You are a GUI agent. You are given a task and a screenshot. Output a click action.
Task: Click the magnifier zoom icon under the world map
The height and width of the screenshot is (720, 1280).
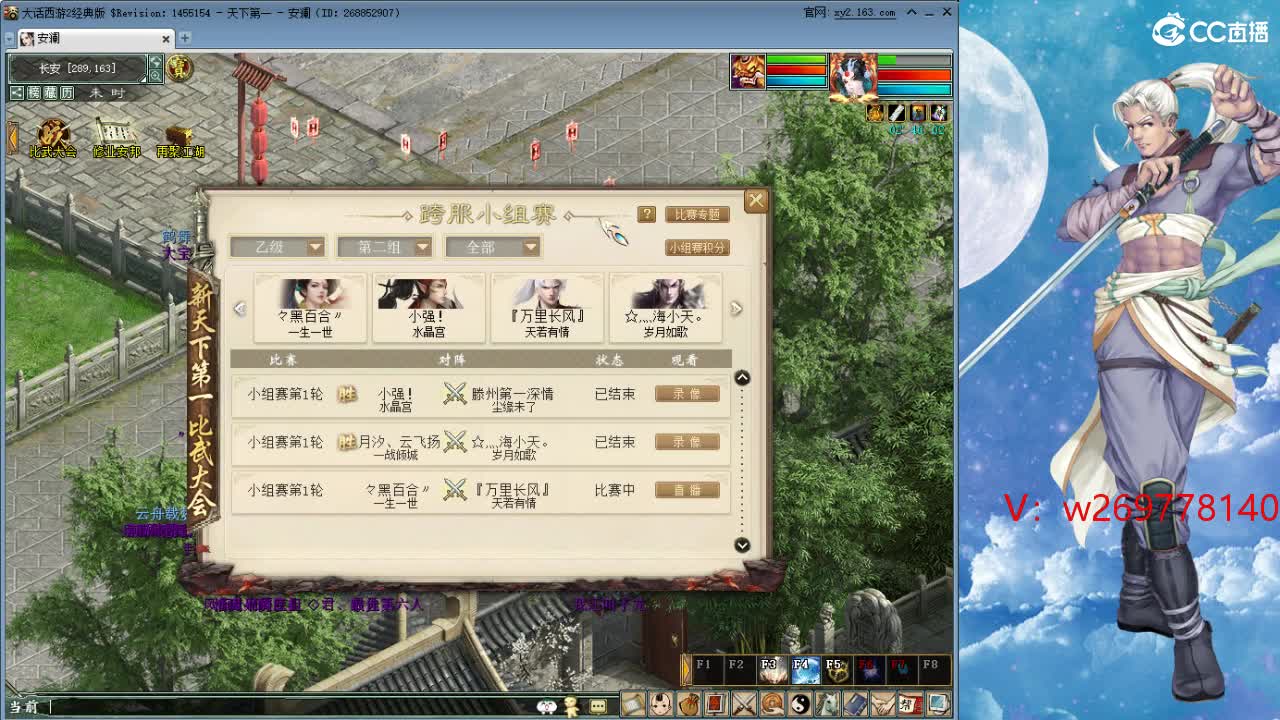click(x=156, y=75)
